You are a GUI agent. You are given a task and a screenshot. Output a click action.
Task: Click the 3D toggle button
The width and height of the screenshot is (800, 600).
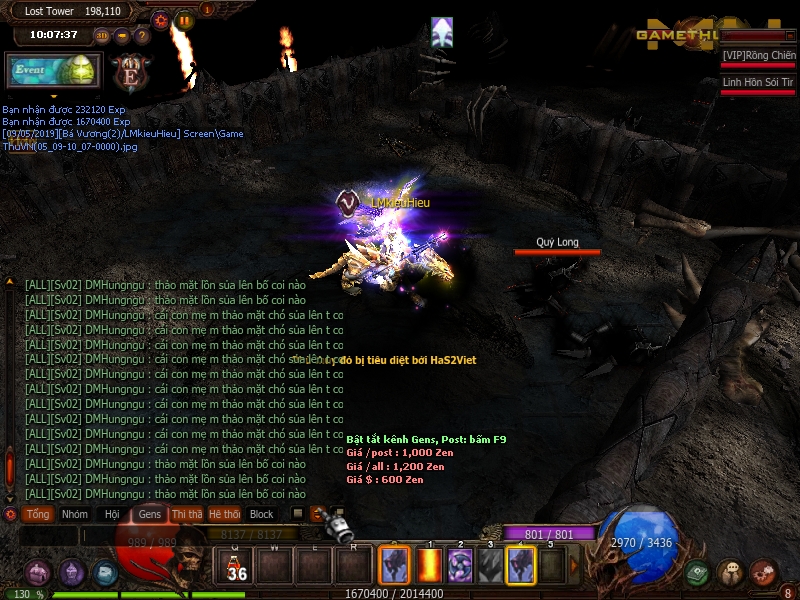tap(102, 36)
